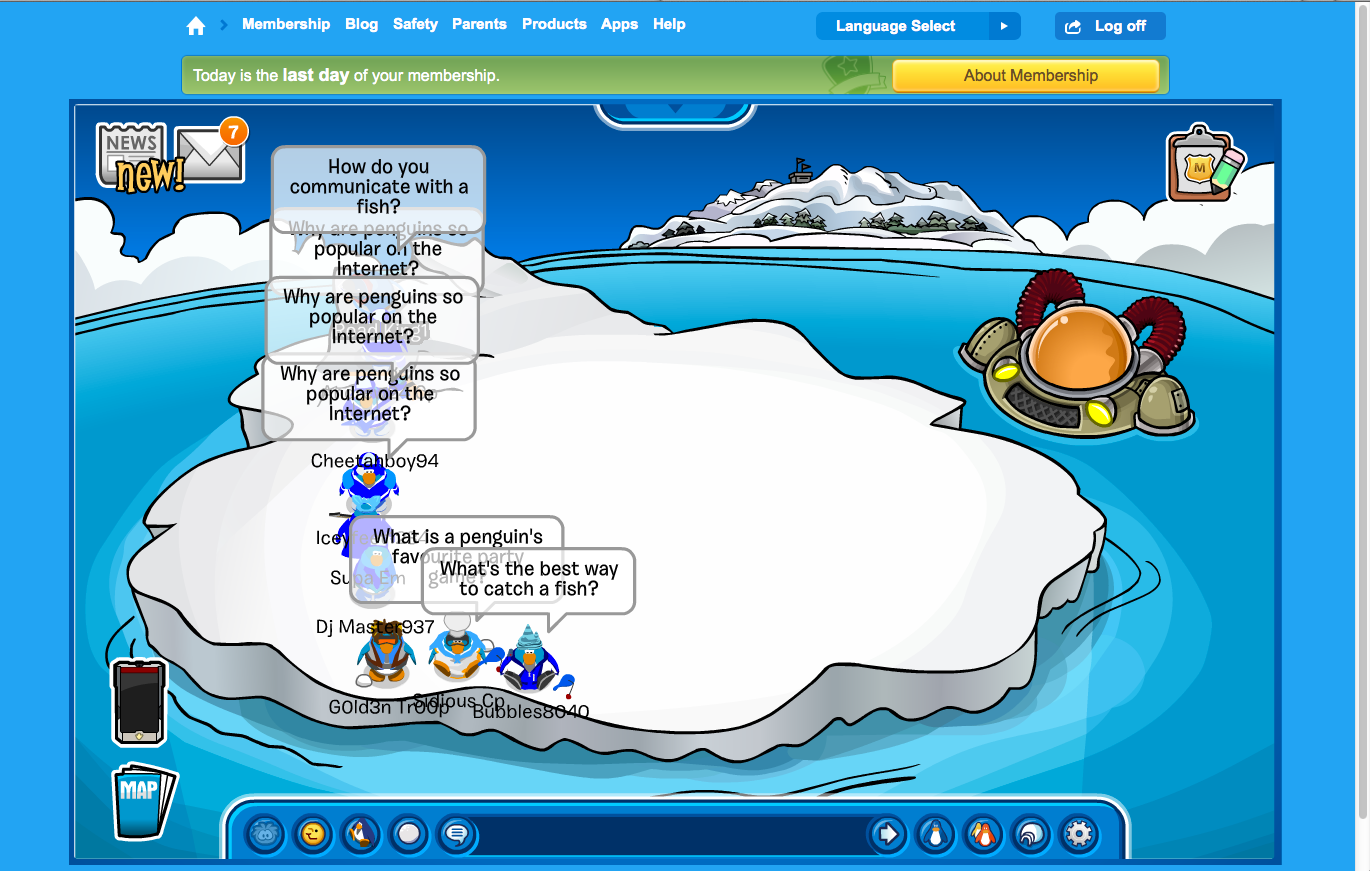Open the newspaper icon
The width and height of the screenshot is (1370, 871).
131,153
